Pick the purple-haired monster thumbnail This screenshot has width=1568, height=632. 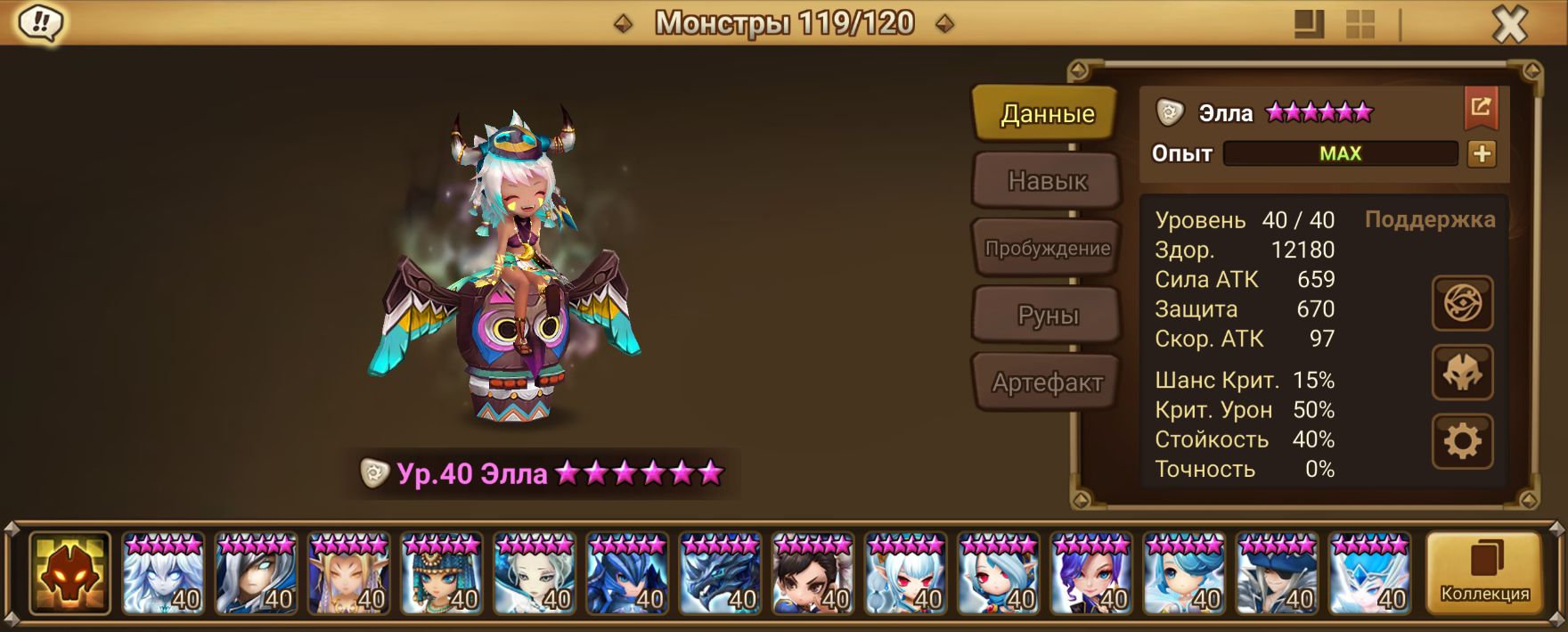(1090, 573)
